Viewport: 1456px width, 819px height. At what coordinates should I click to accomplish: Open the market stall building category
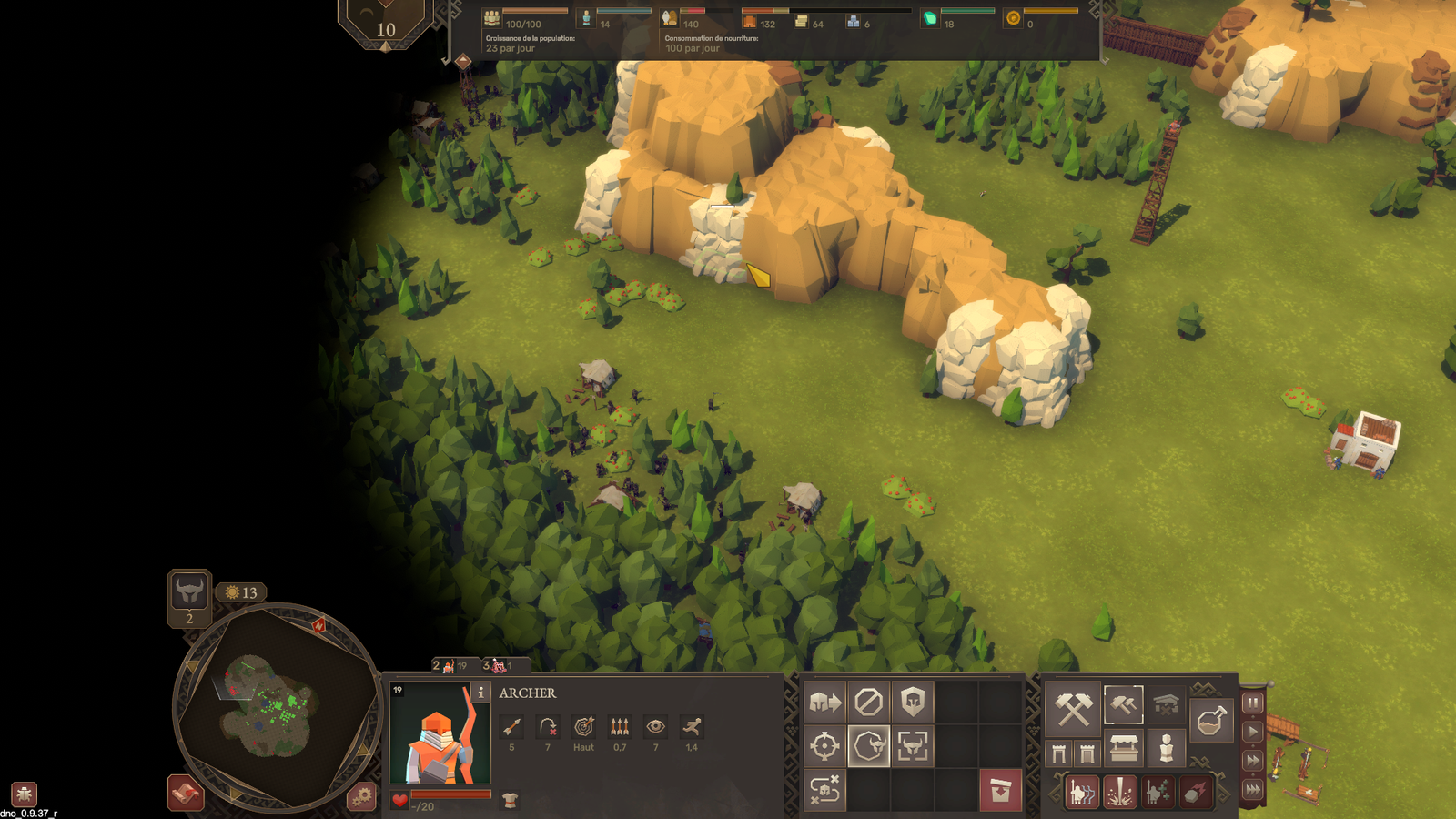(1124, 750)
